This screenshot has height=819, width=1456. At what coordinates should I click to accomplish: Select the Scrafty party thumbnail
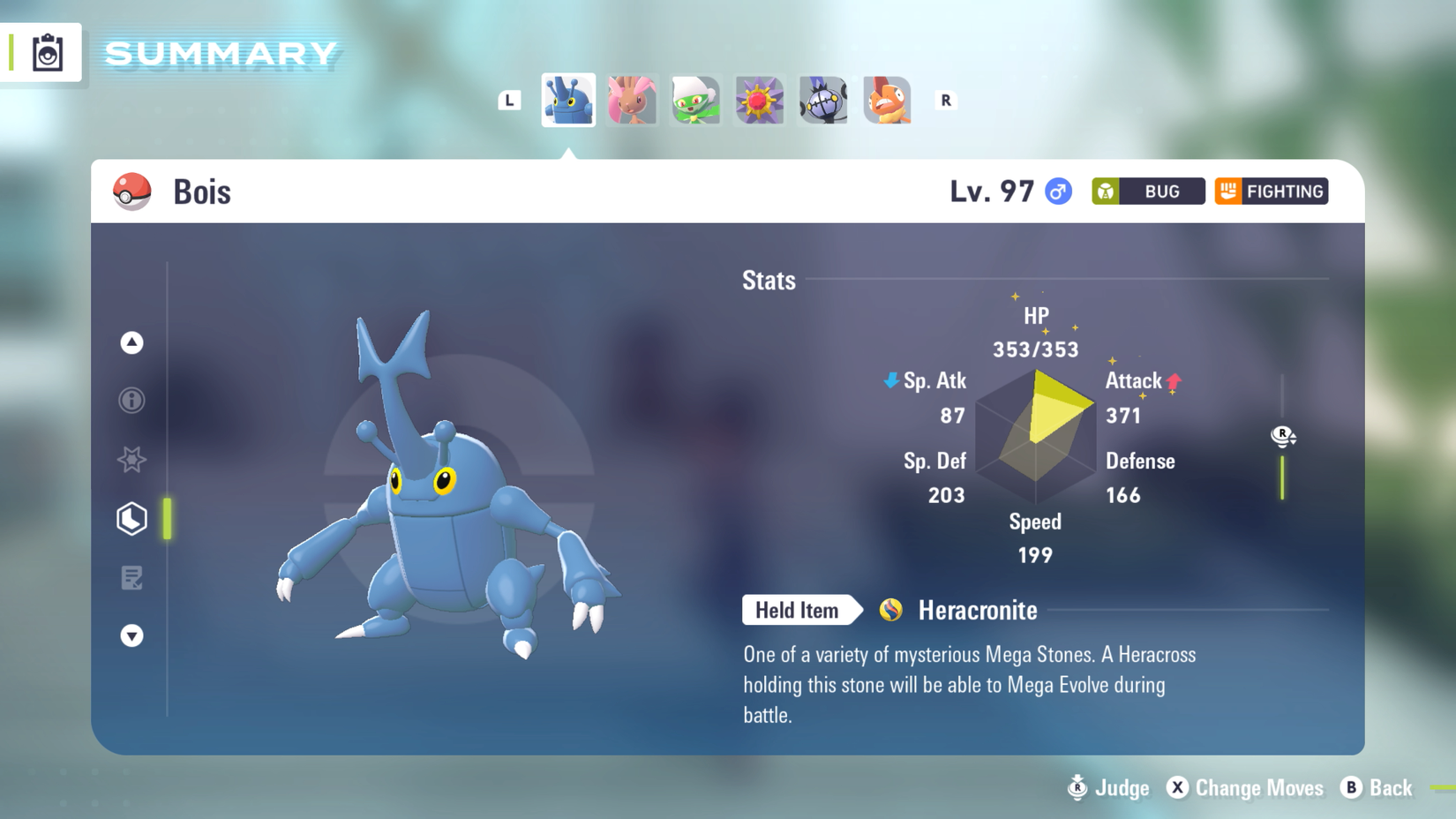click(886, 101)
